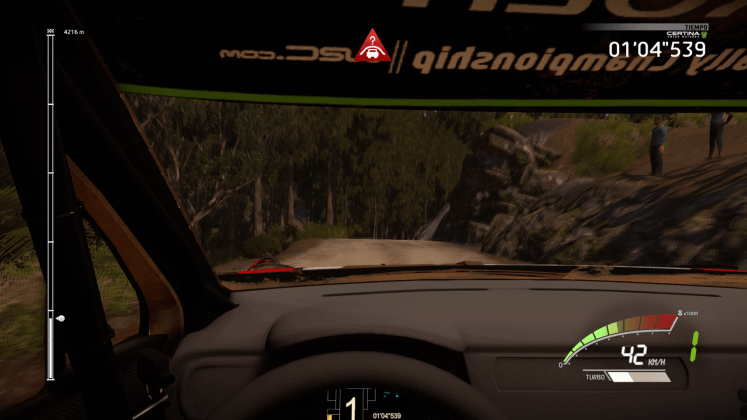Screen dimensions: 747x420
Task: Click the red warning triangle icon
Action: (x=372, y=46)
